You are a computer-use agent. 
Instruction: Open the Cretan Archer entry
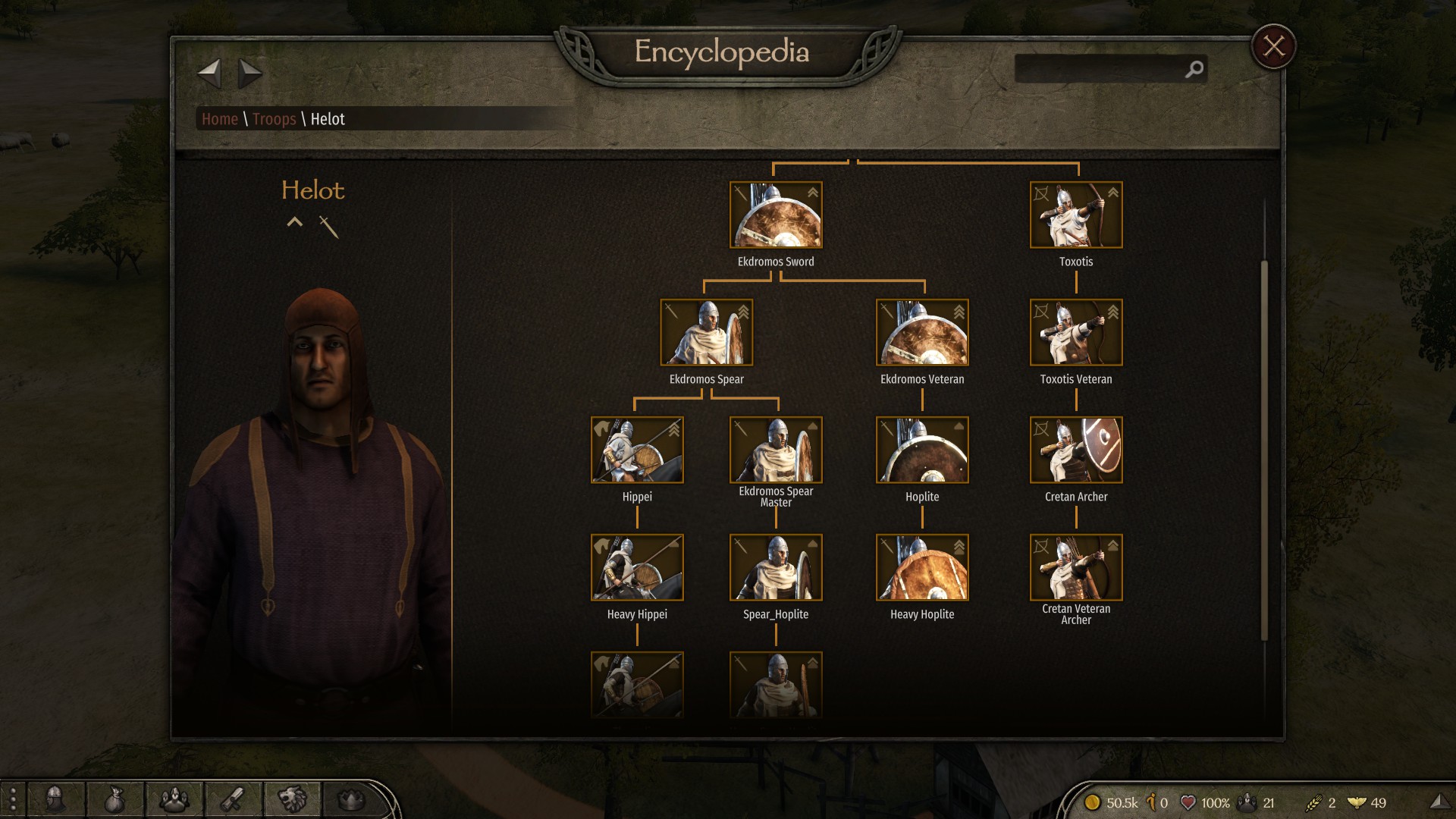click(1076, 450)
